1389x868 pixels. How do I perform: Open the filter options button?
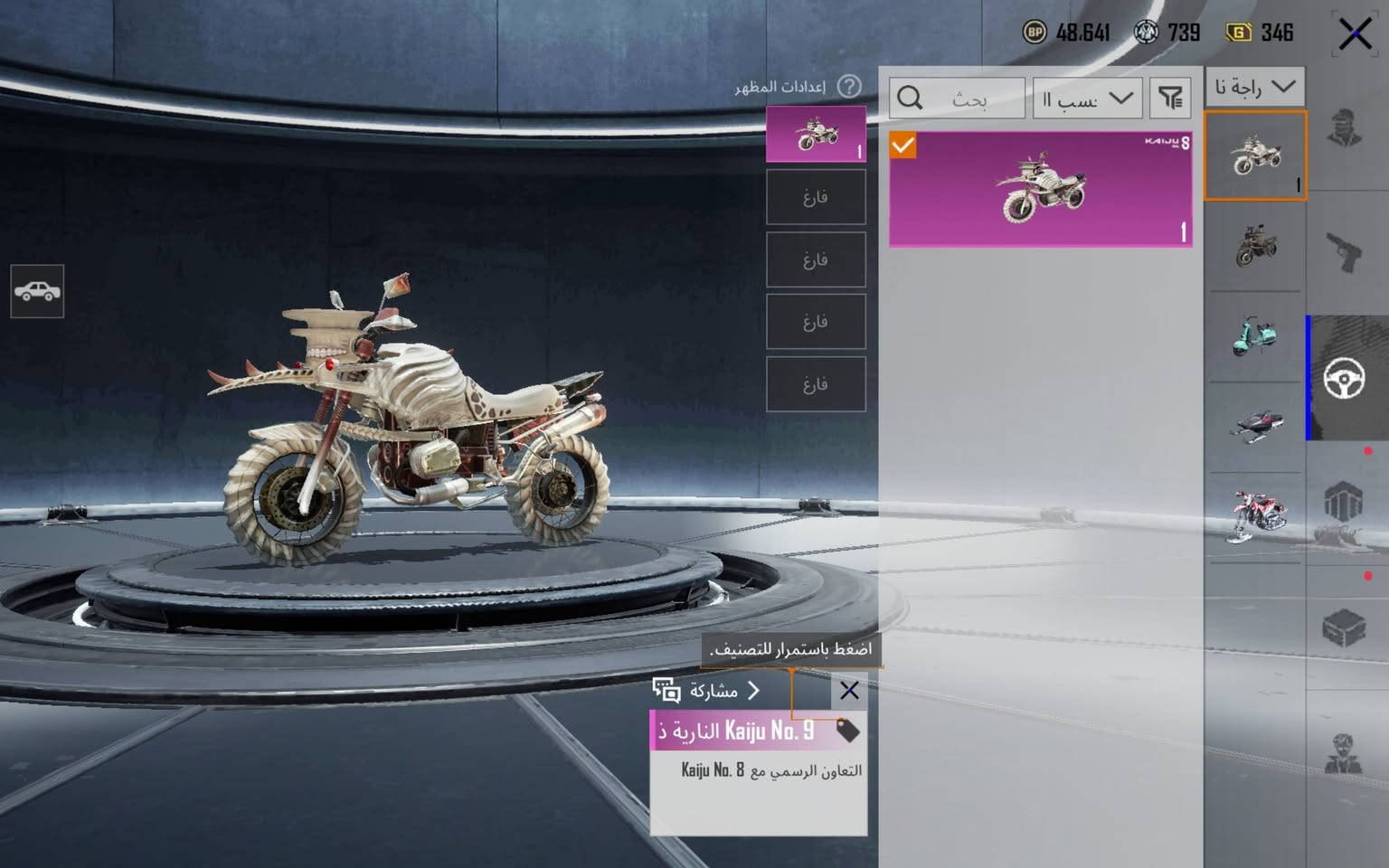pyautogui.click(x=1170, y=98)
